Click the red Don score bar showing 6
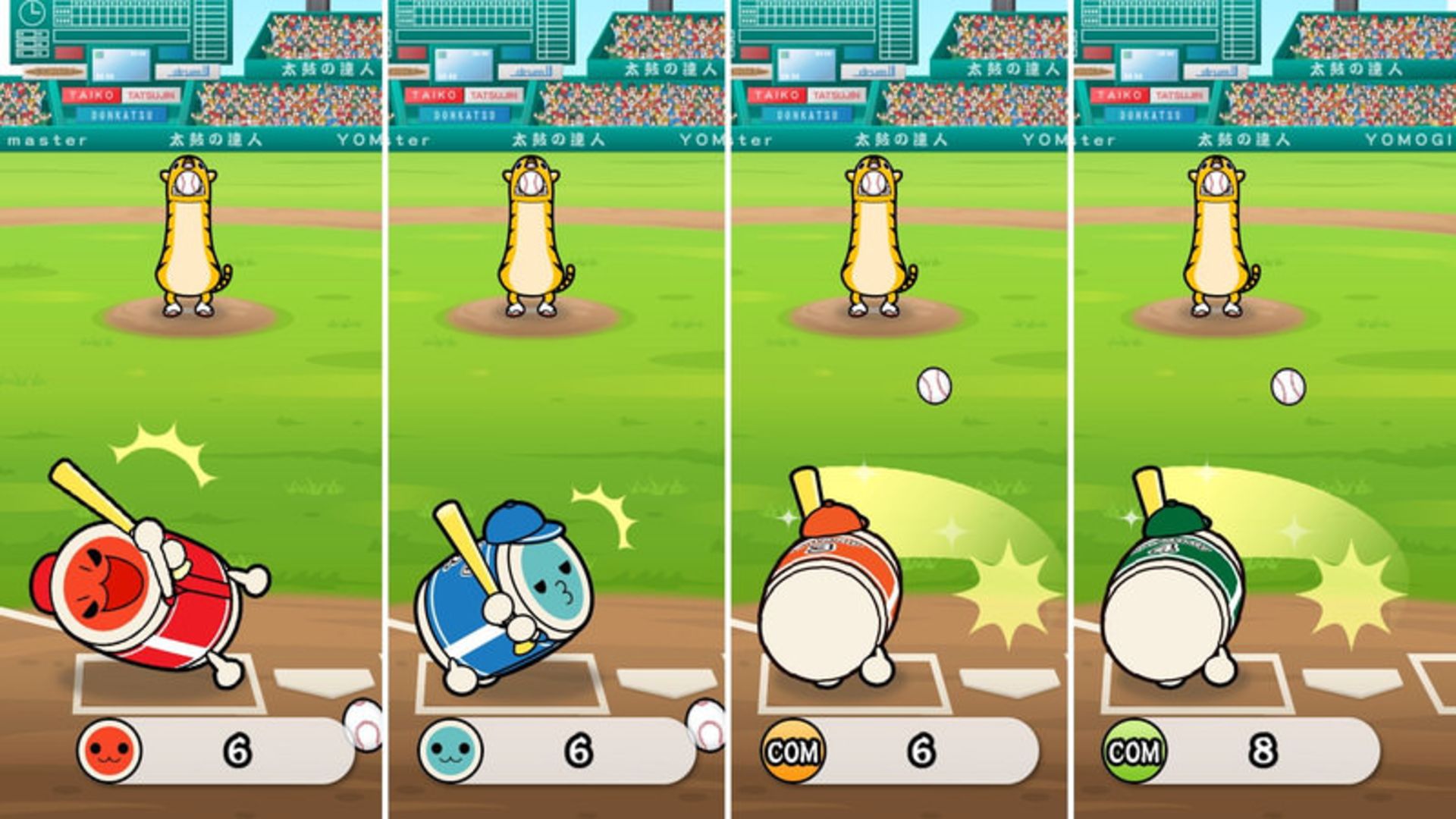The image size is (1456, 819). point(235,751)
